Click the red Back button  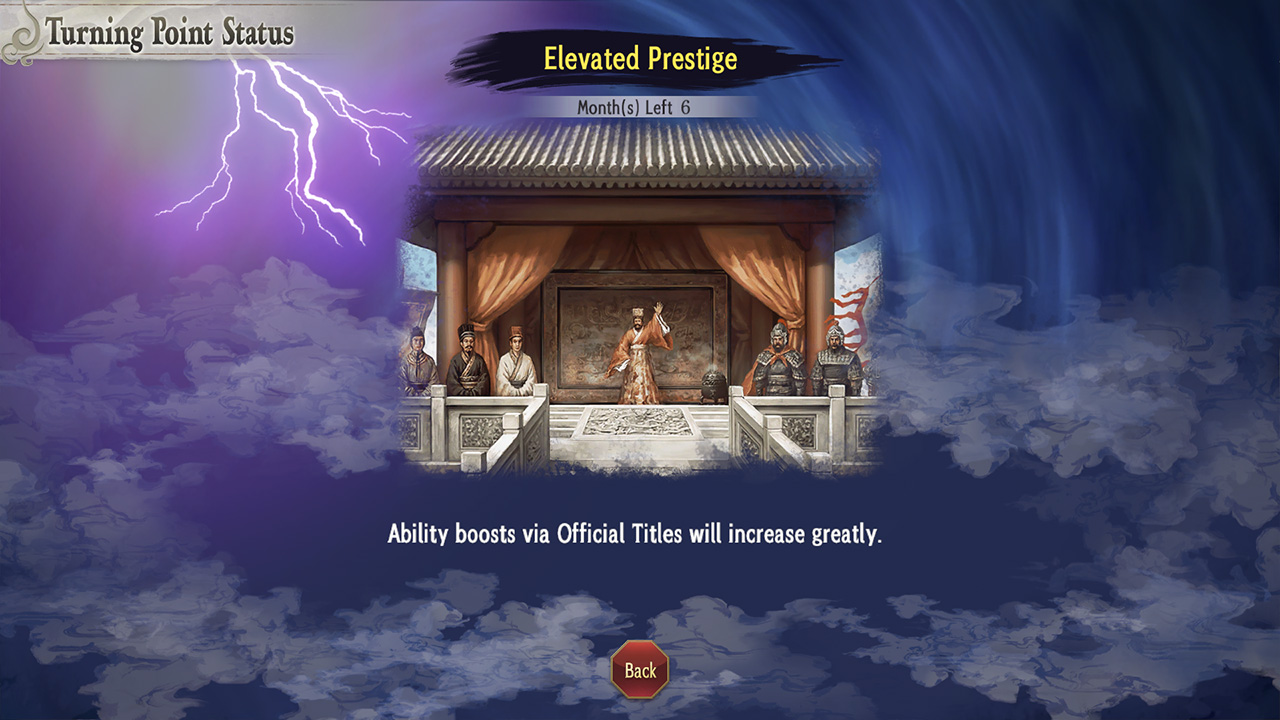pos(640,670)
